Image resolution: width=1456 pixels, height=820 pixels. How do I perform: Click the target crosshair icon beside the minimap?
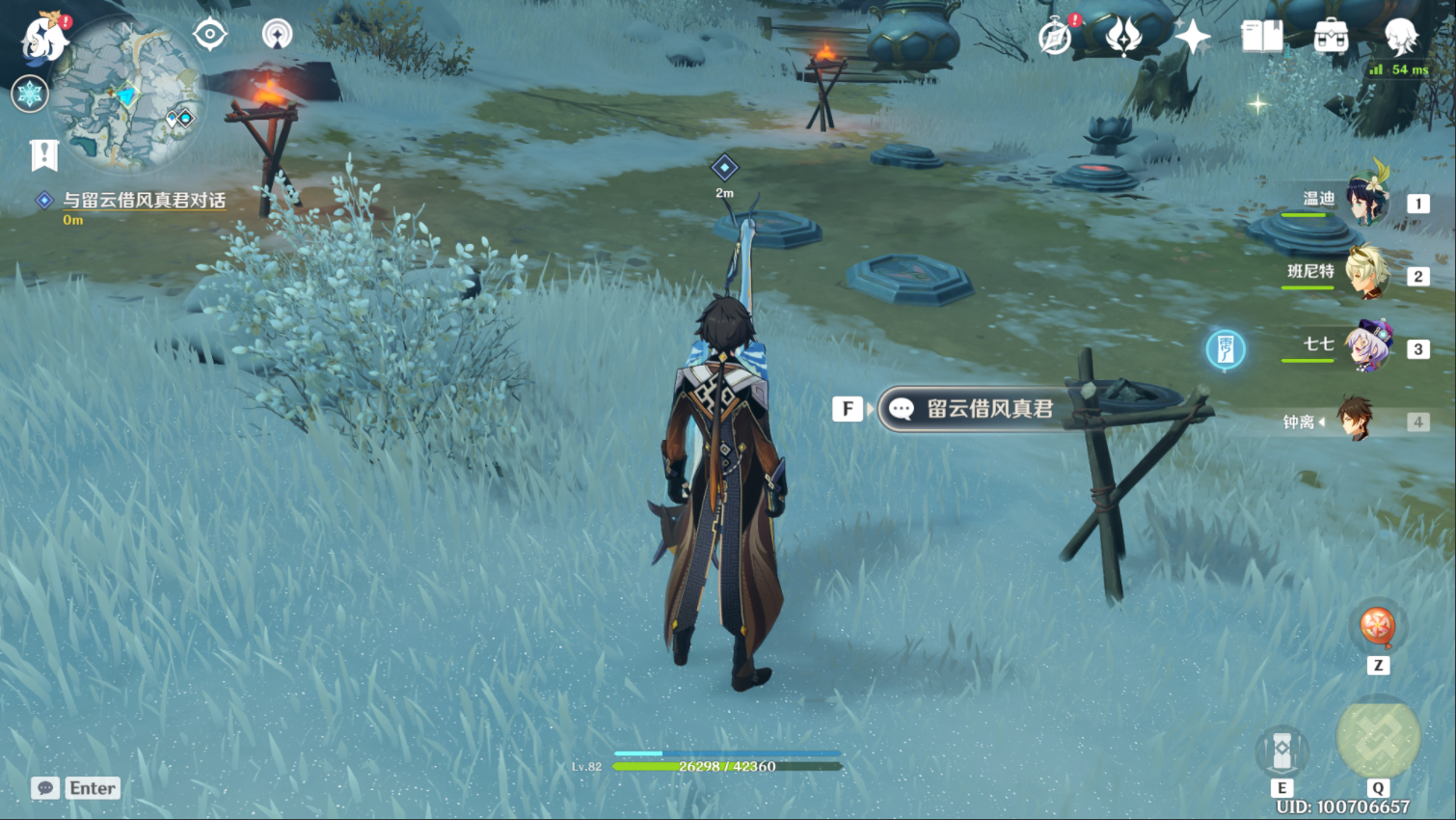point(210,35)
